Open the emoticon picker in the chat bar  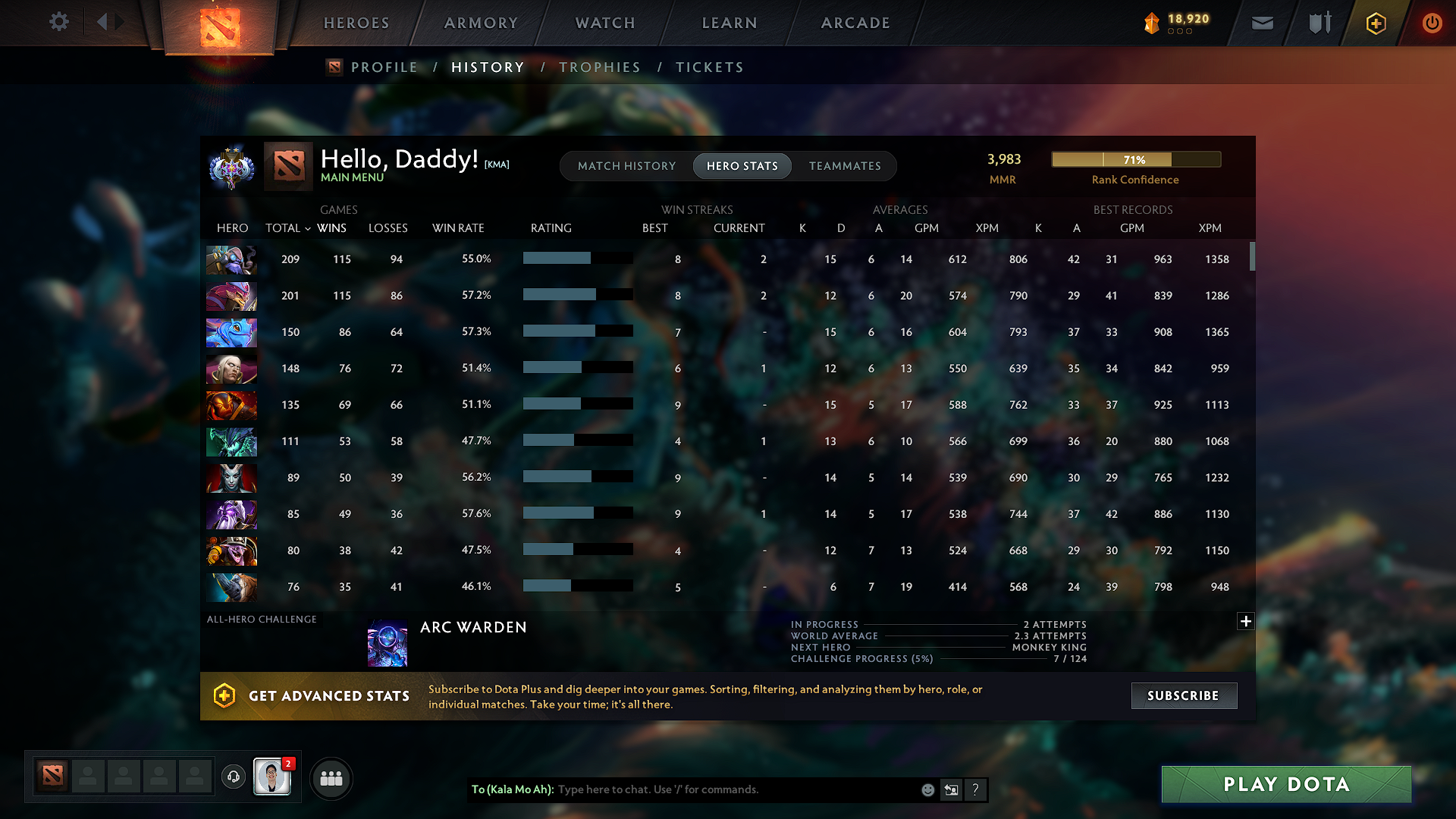click(x=927, y=789)
